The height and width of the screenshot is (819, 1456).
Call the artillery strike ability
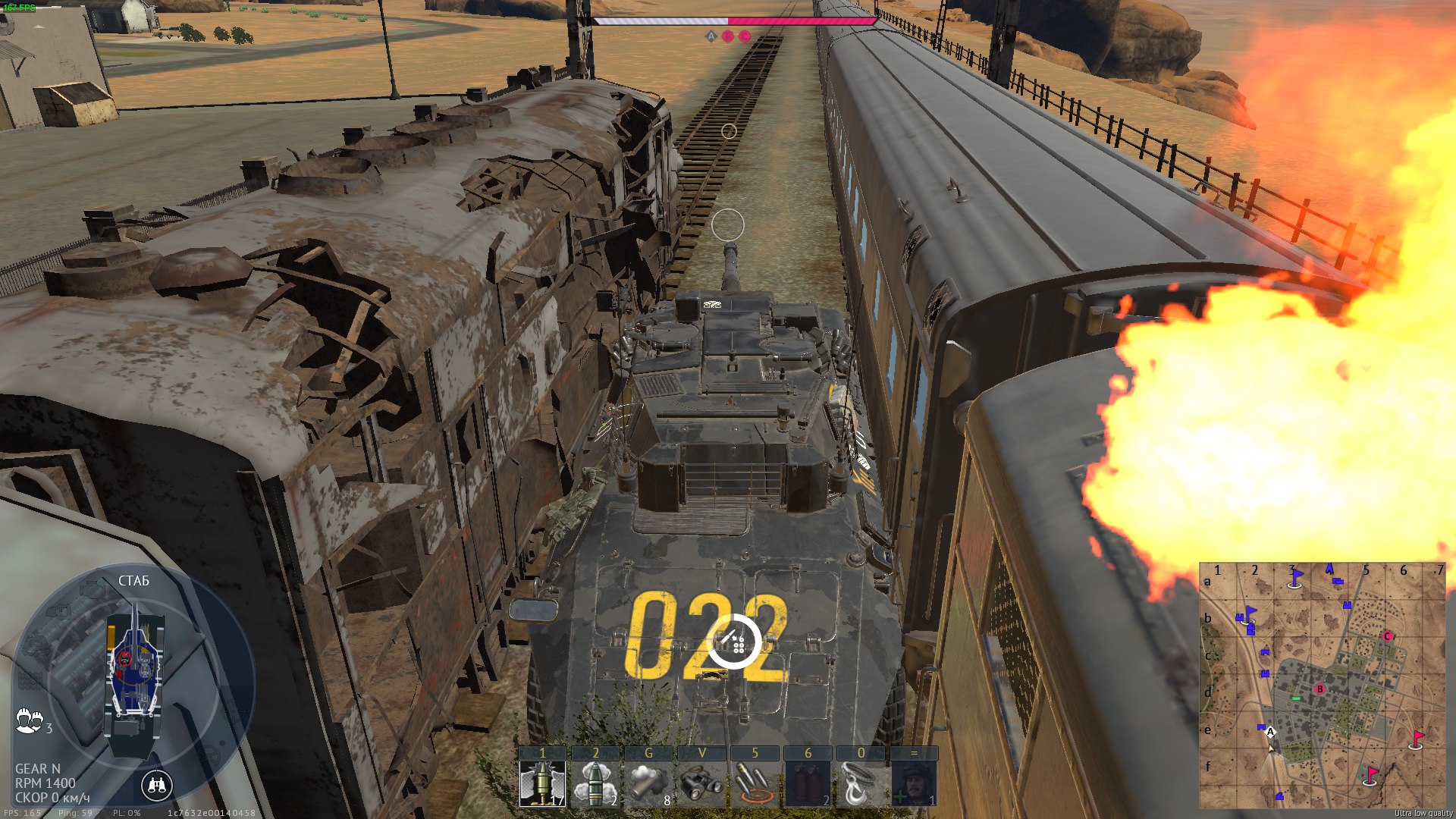pos(755,783)
